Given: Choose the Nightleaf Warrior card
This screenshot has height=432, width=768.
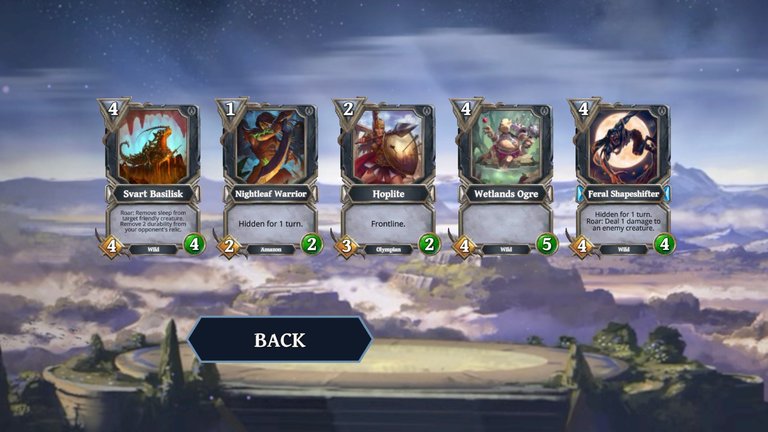Looking at the screenshot, I should tap(270, 180).
